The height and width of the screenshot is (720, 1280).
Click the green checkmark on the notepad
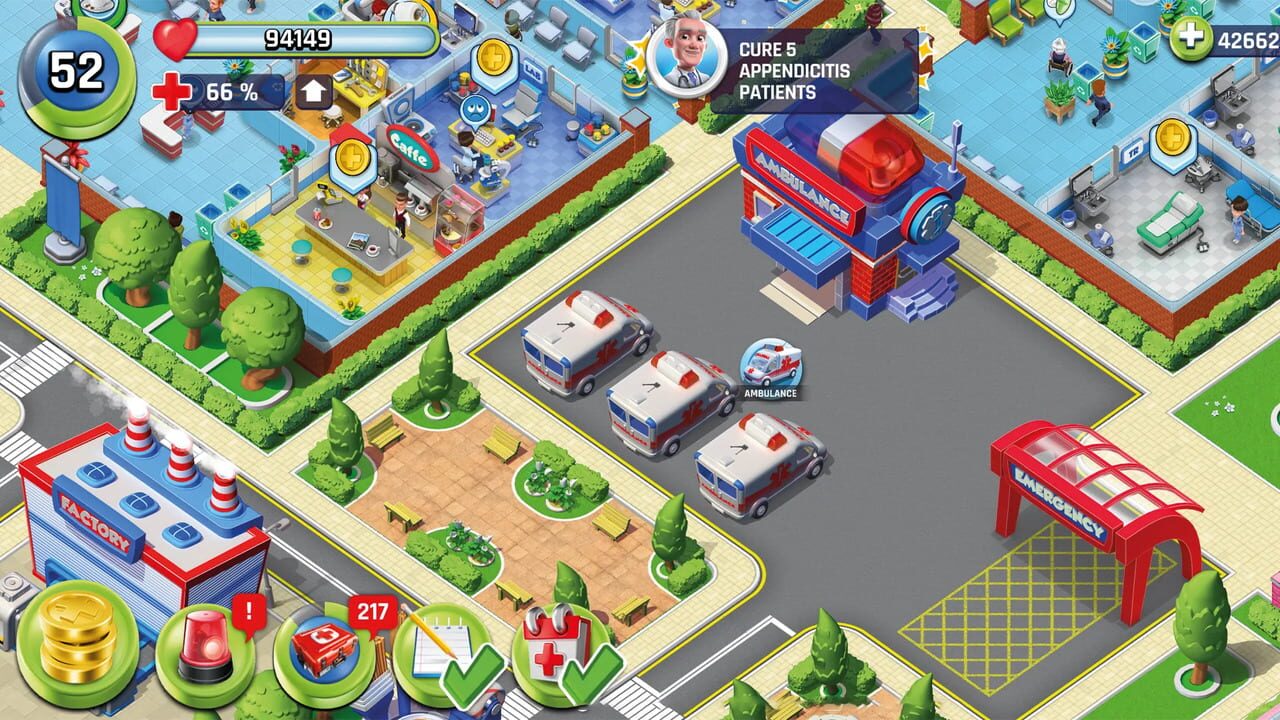[x=471, y=677]
